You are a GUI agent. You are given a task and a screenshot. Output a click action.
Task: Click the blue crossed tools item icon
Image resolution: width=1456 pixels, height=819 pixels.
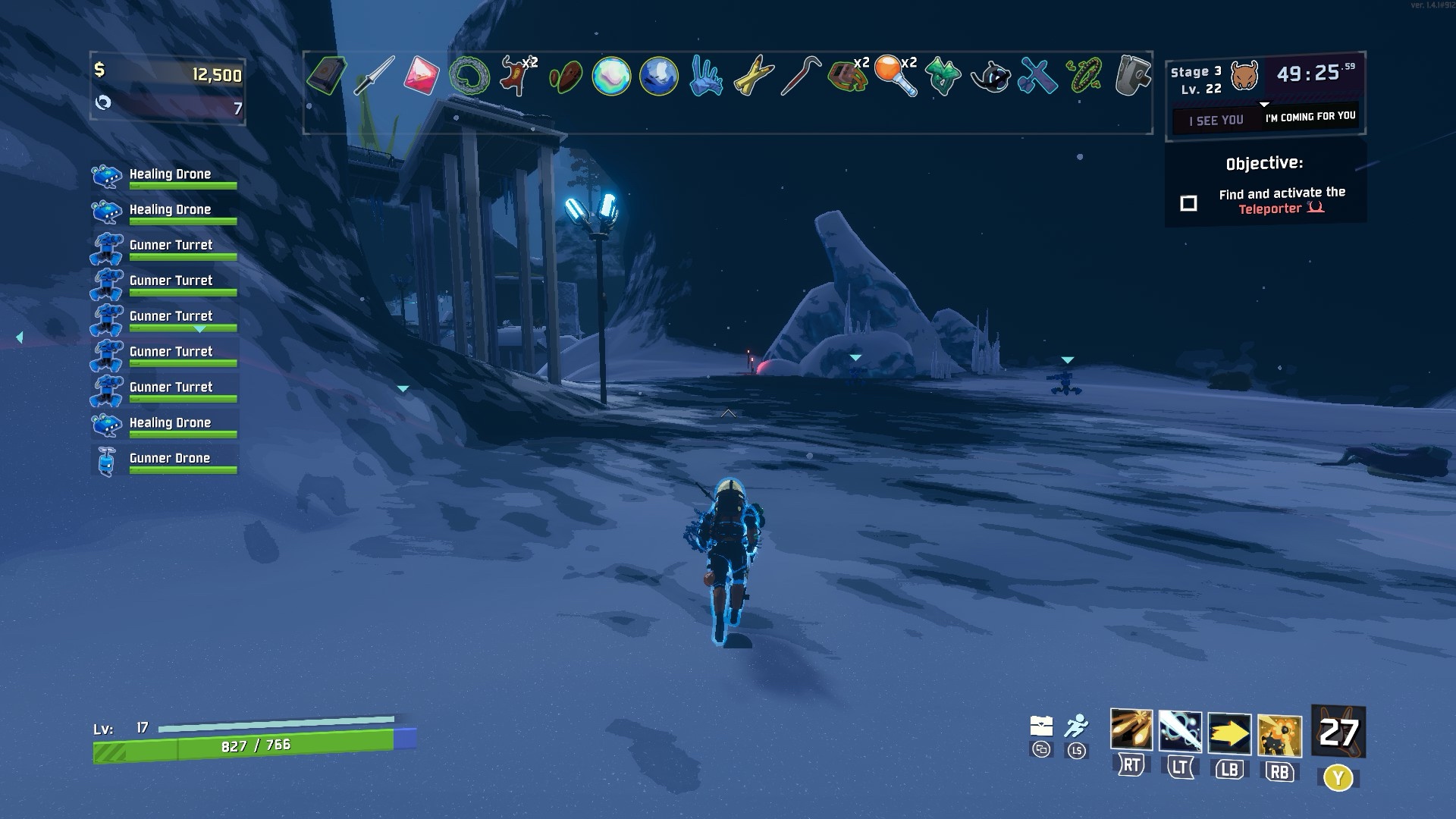1037,76
